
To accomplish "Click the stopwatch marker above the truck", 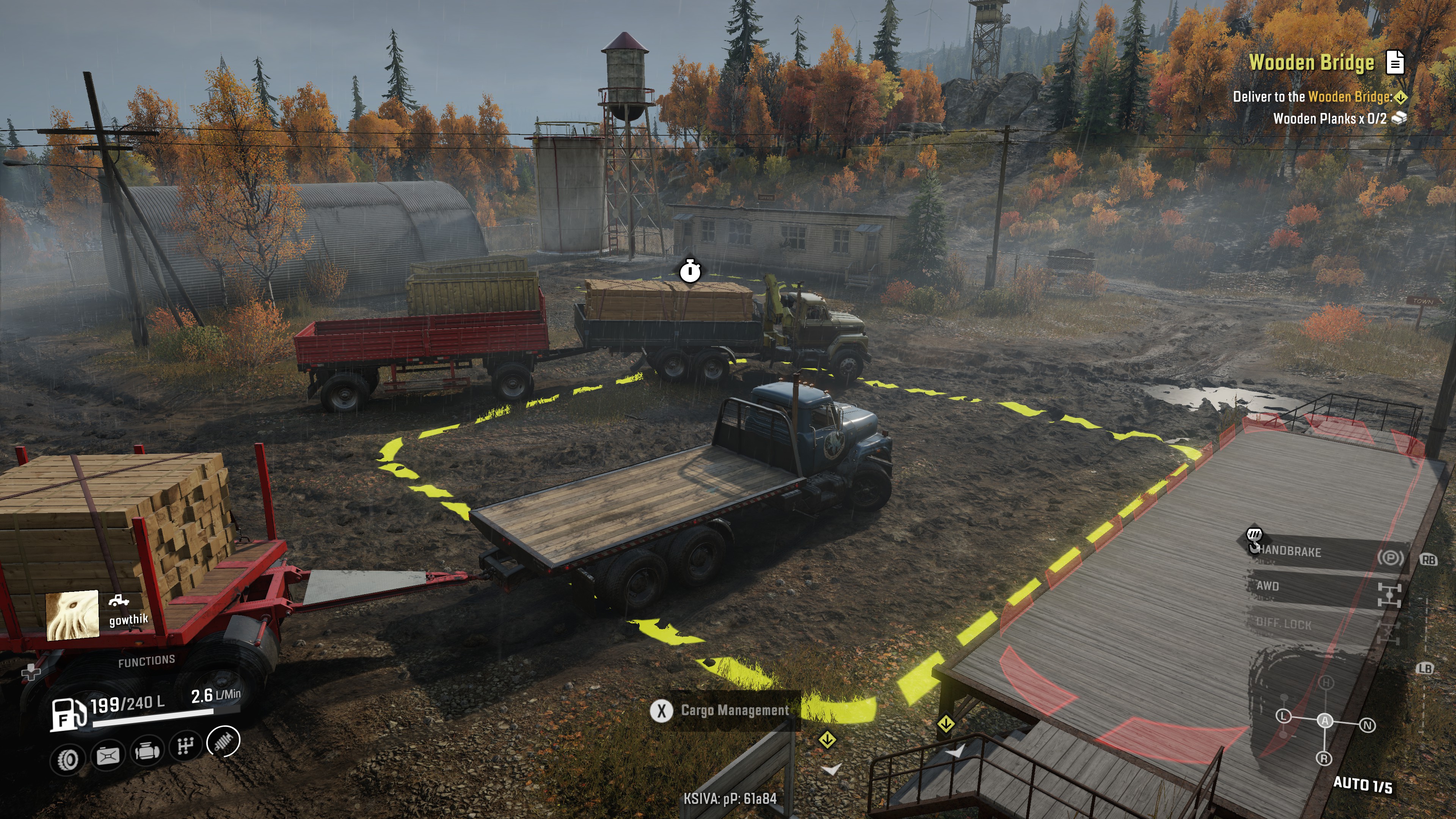I will click(690, 271).
